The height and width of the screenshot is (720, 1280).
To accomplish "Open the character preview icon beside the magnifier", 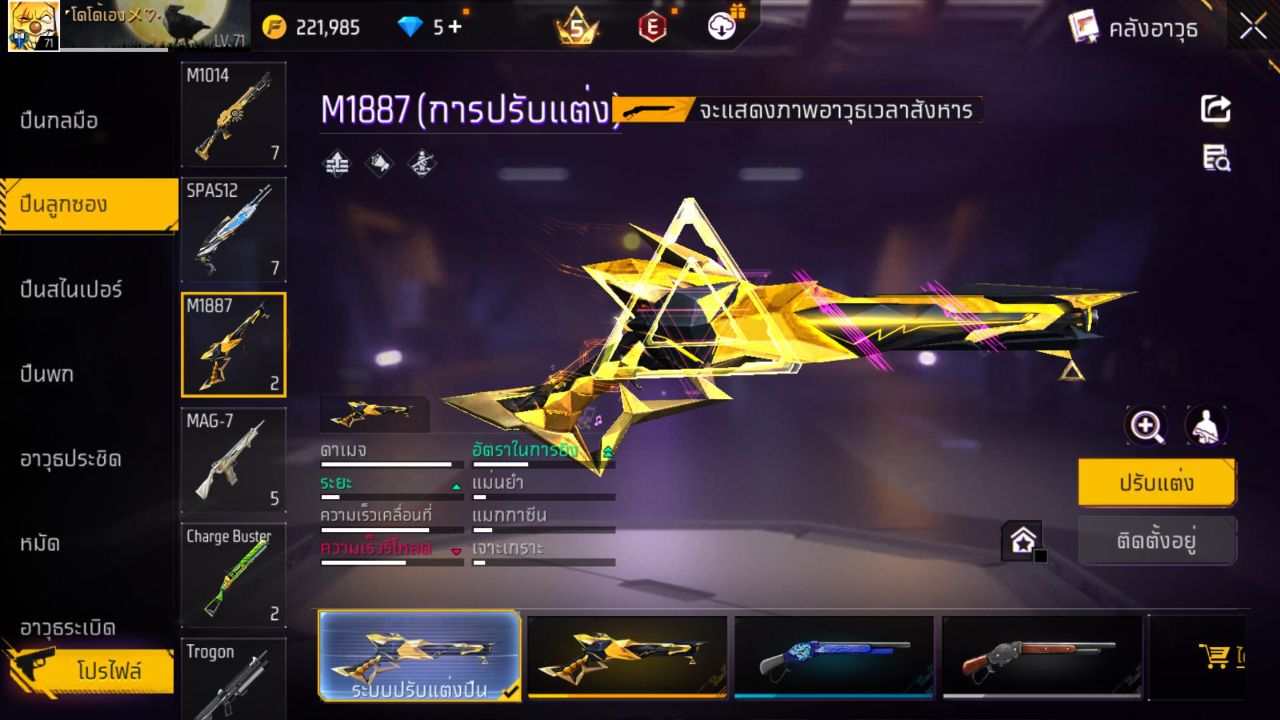I will (x=1203, y=425).
